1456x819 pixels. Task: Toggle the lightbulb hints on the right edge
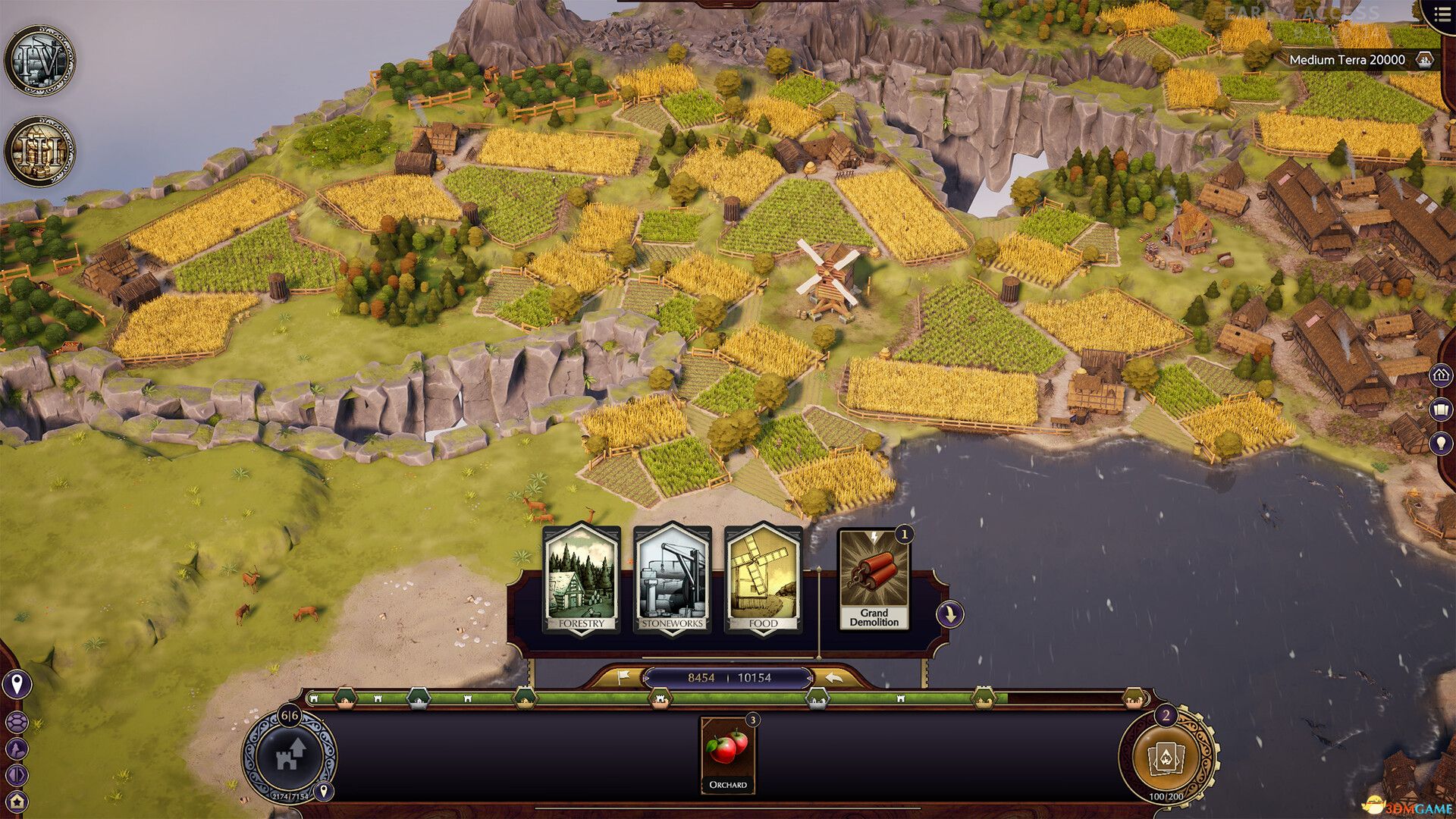pyautogui.click(x=1442, y=441)
